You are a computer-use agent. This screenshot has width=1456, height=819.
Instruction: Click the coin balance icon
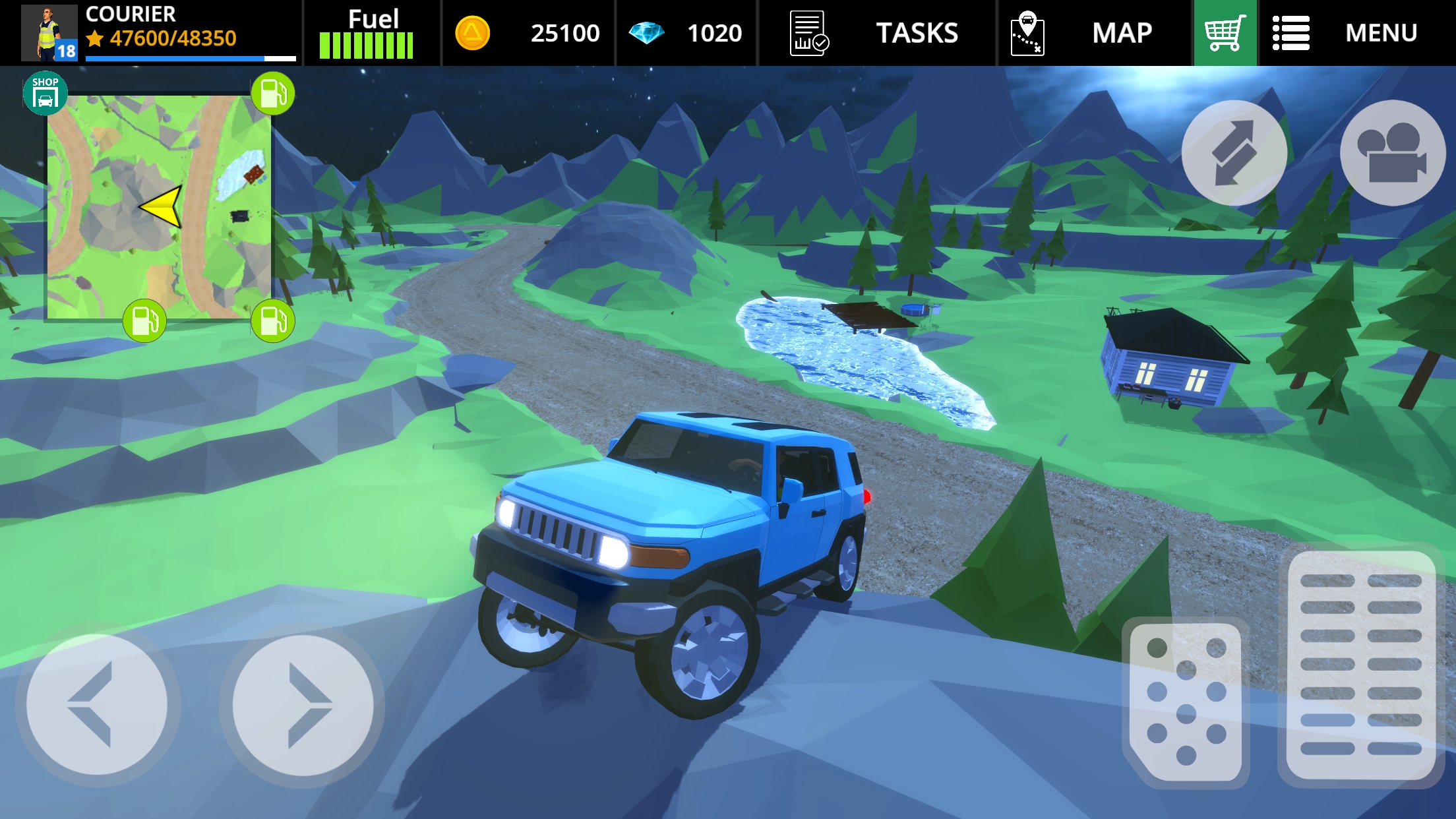pos(472,32)
